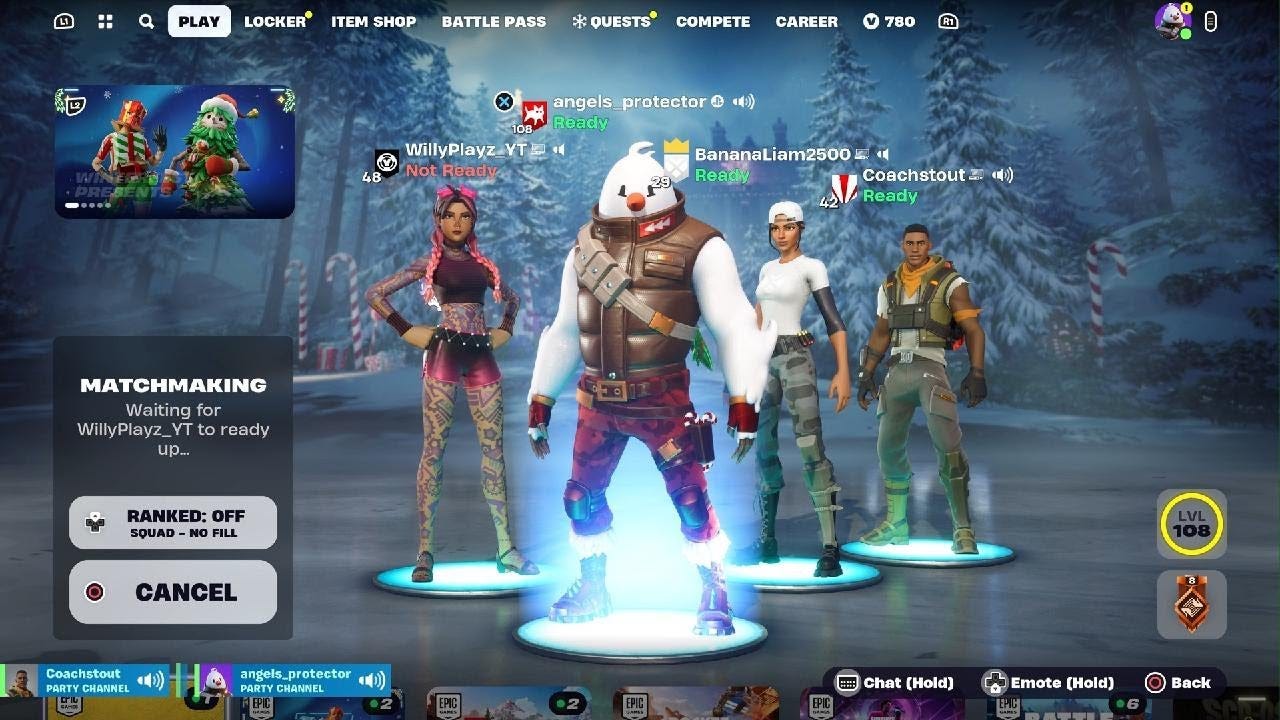This screenshot has height=720, width=1280.
Task: Open the Item Shop tab
Action: coord(374,21)
